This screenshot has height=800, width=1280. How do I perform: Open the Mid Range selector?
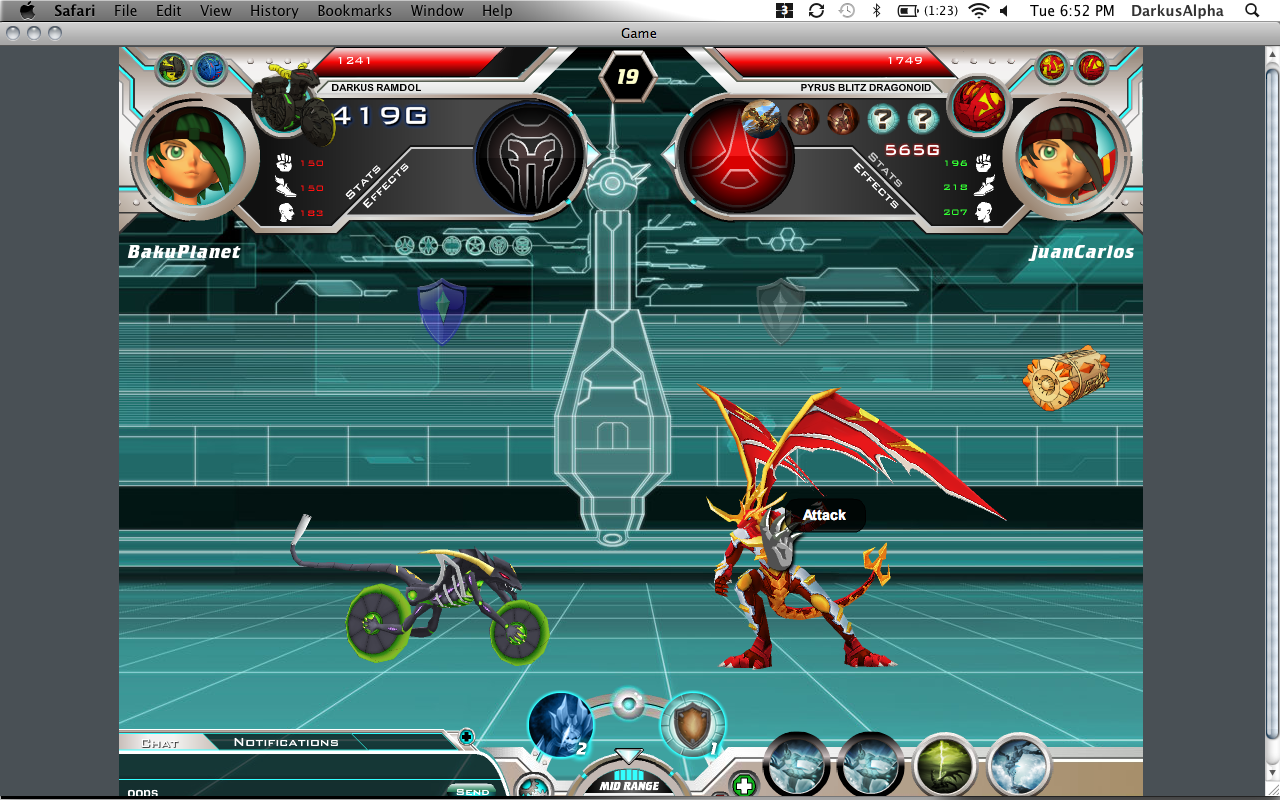pyautogui.click(x=628, y=785)
